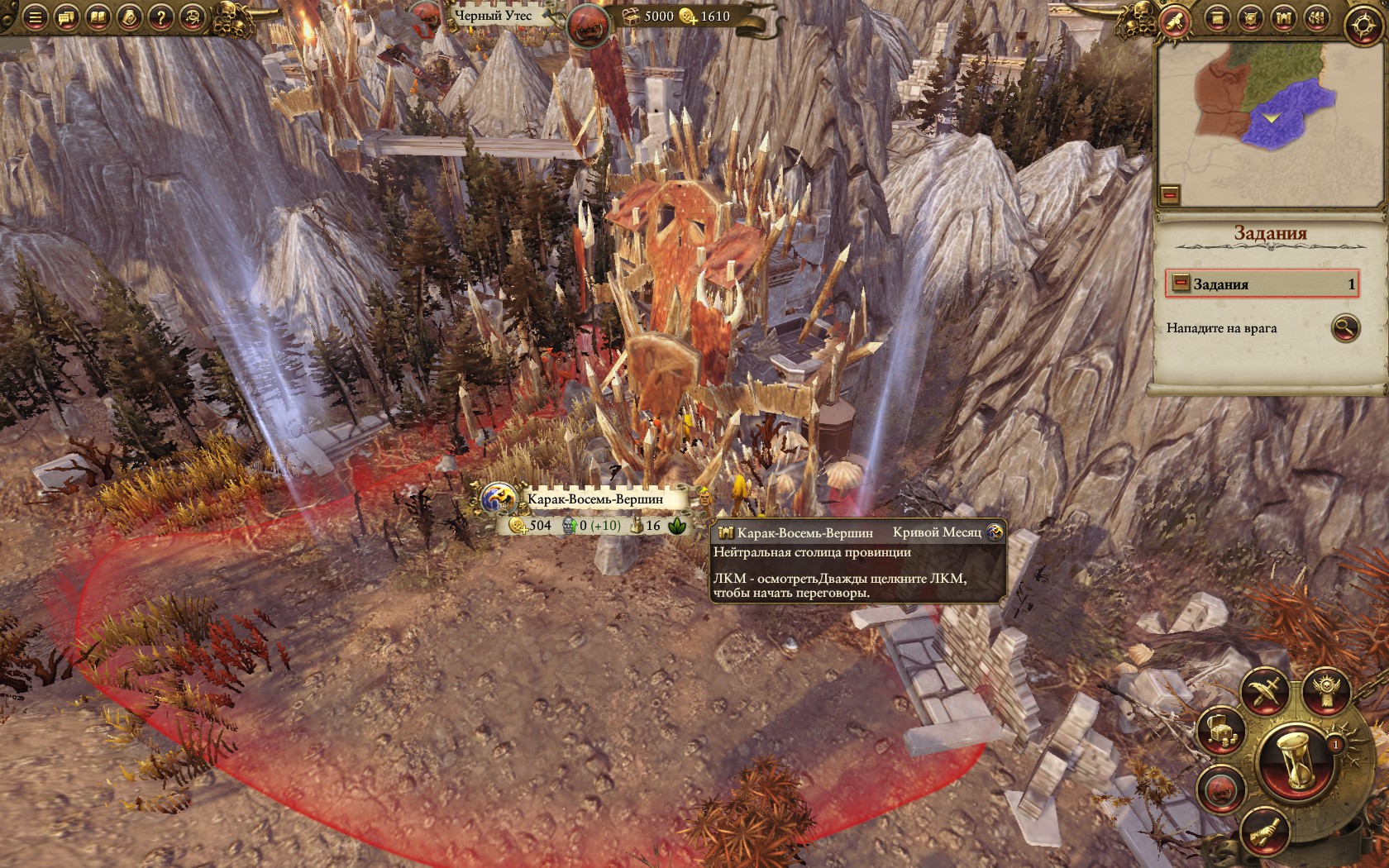The width and height of the screenshot is (1389, 868).
Task: Open diplomacy with sword and quill icon
Action: (x=1266, y=692)
